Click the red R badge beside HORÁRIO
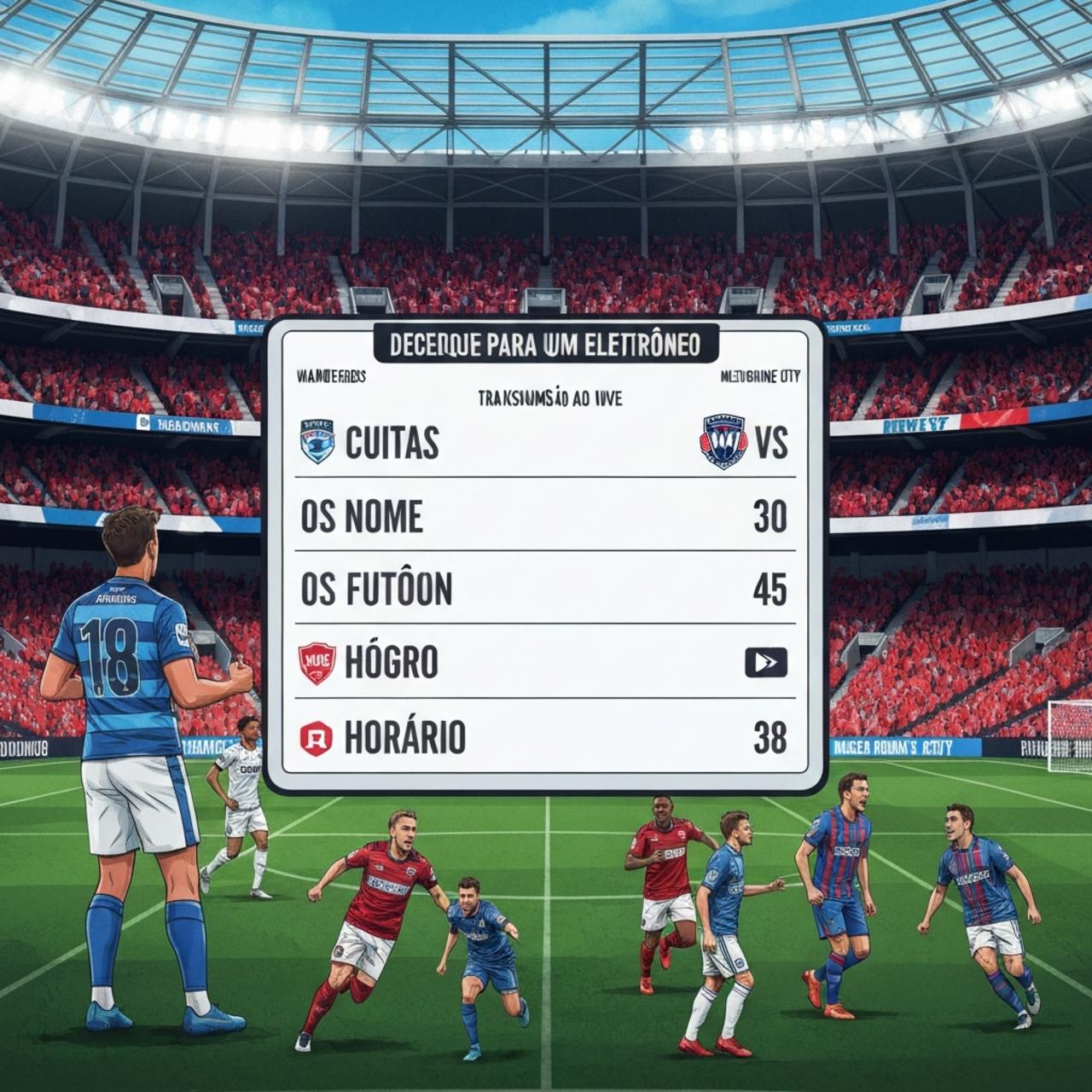This screenshot has width=1092, height=1092. click(x=316, y=737)
